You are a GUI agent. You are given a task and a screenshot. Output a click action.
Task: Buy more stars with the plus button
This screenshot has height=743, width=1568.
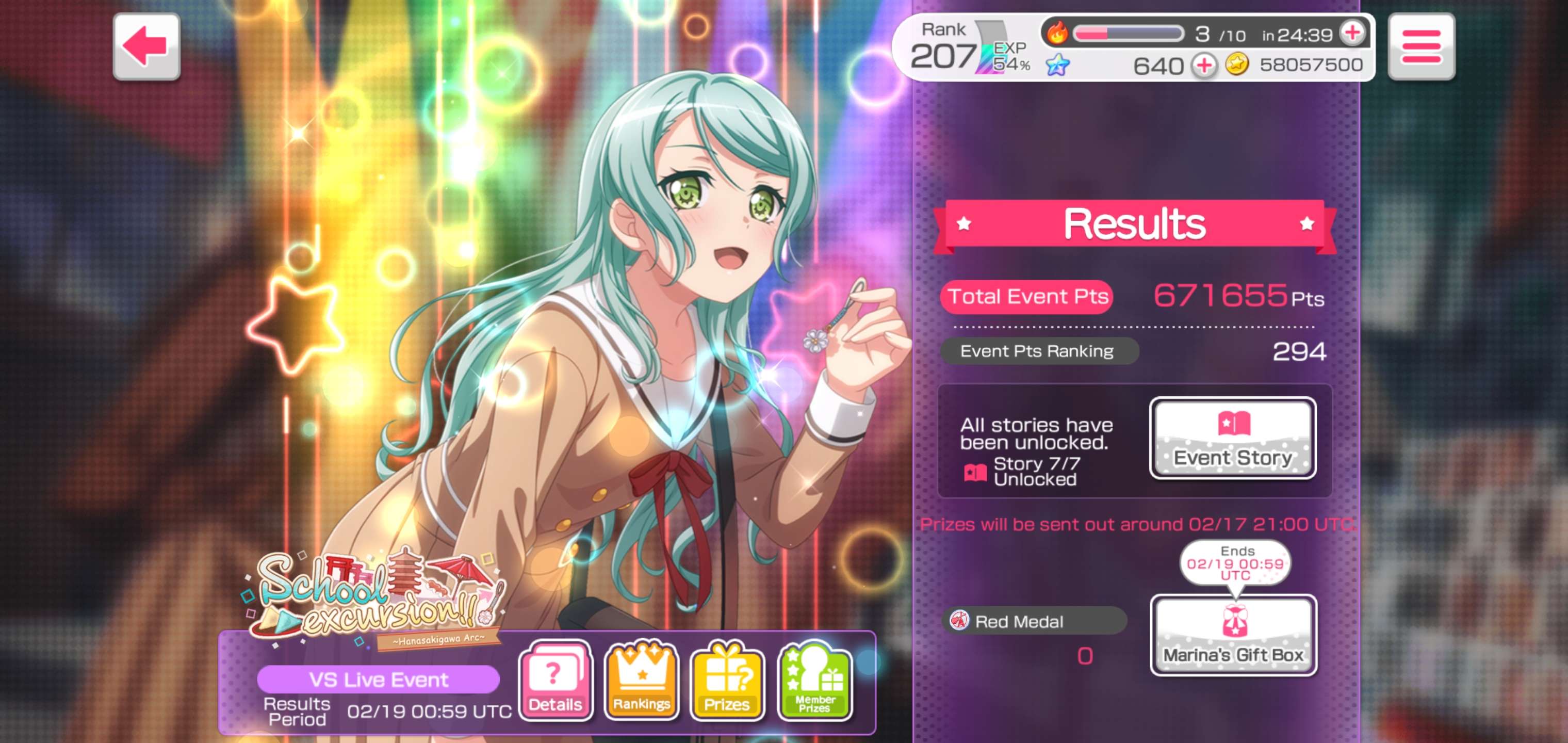click(x=1204, y=65)
